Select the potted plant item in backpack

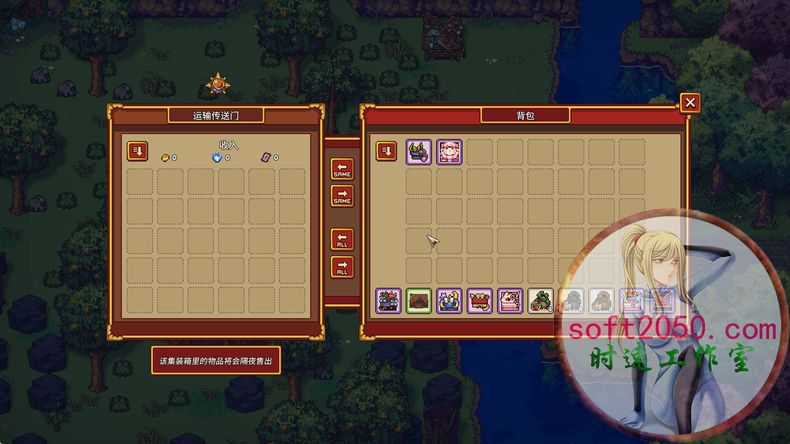click(x=419, y=152)
